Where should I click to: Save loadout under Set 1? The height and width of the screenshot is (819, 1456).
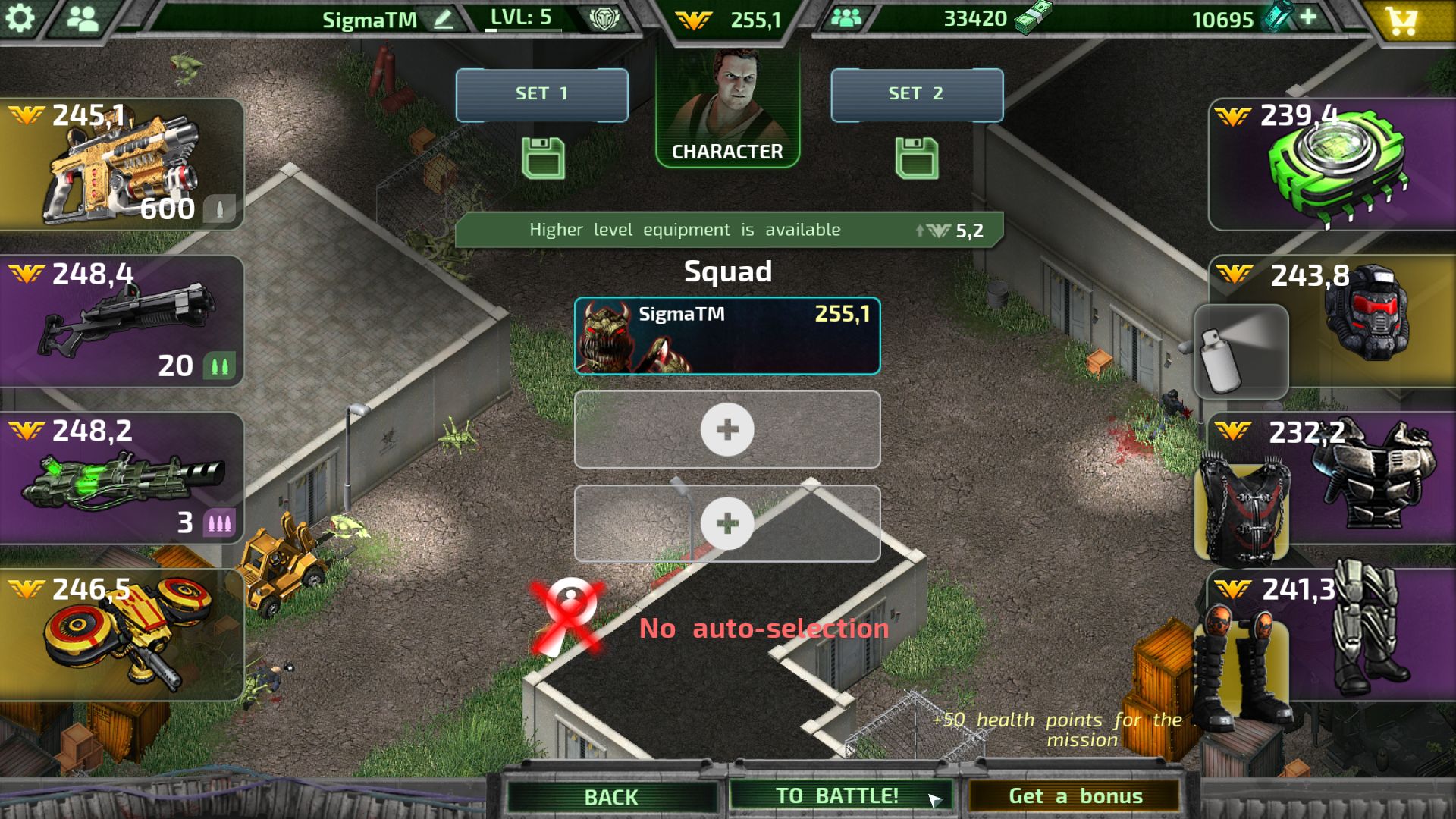tap(543, 158)
